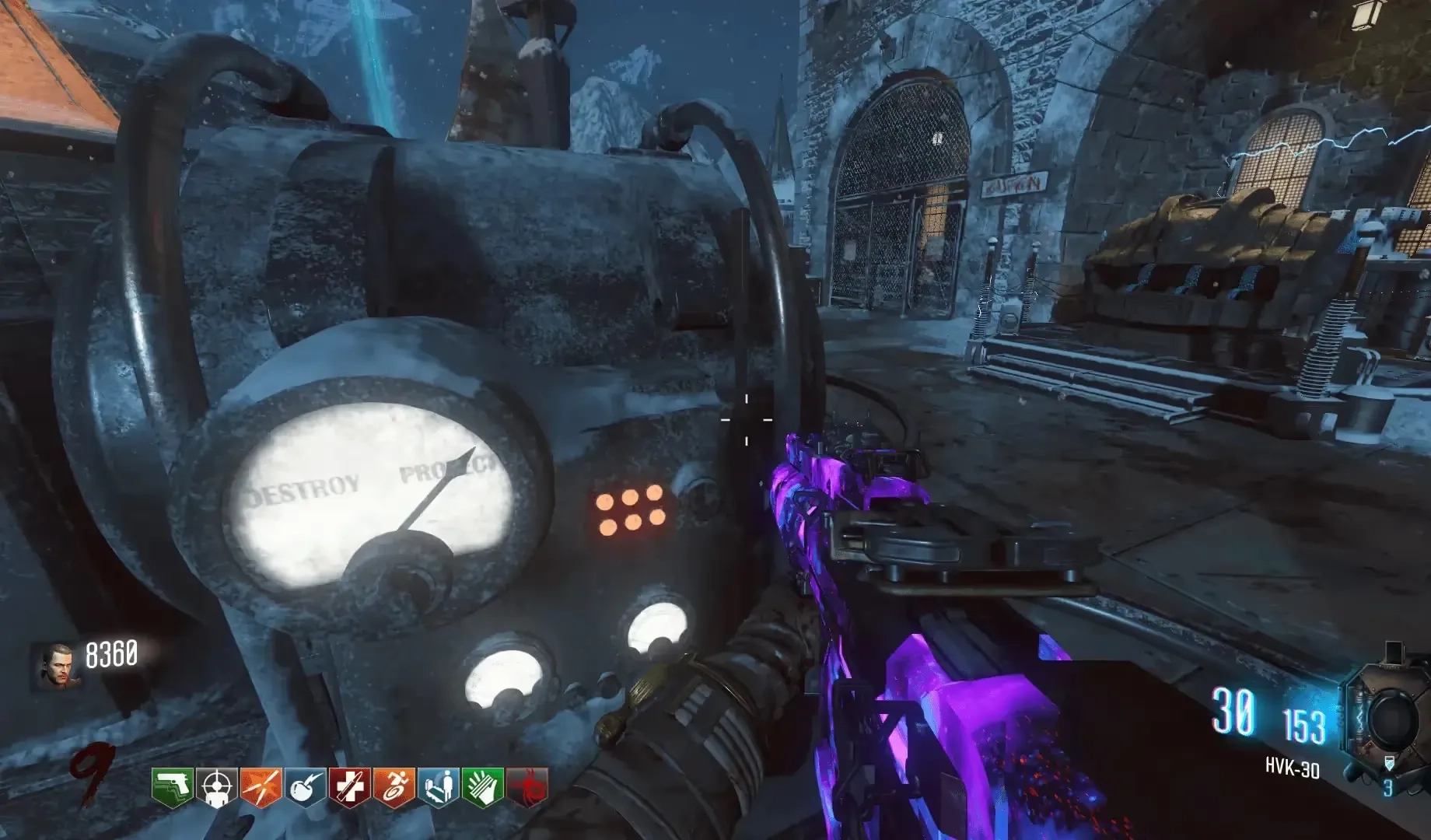Image resolution: width=1431 pixels, height=840 pixels.
Task: Click the HVK-30 weapon name label
Action: (x=1292, y=770)
